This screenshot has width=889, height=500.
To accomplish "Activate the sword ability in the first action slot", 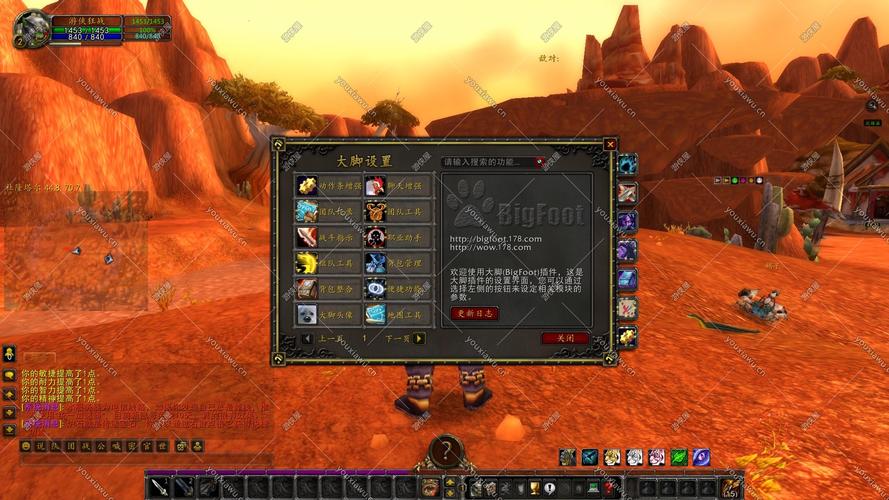I will (160, 487).
